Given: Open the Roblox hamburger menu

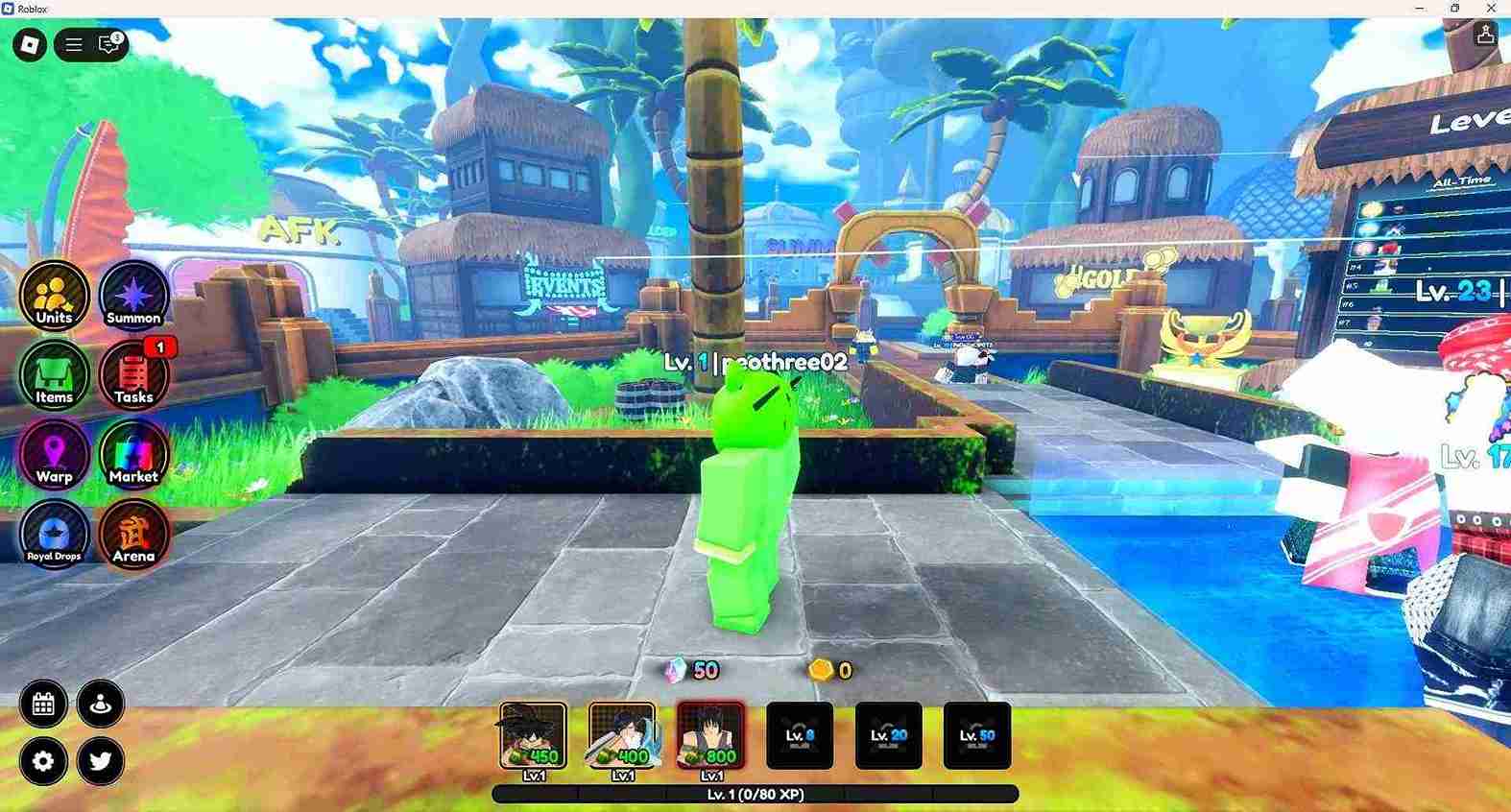Looking at the screenshot, I should (72, 43).
